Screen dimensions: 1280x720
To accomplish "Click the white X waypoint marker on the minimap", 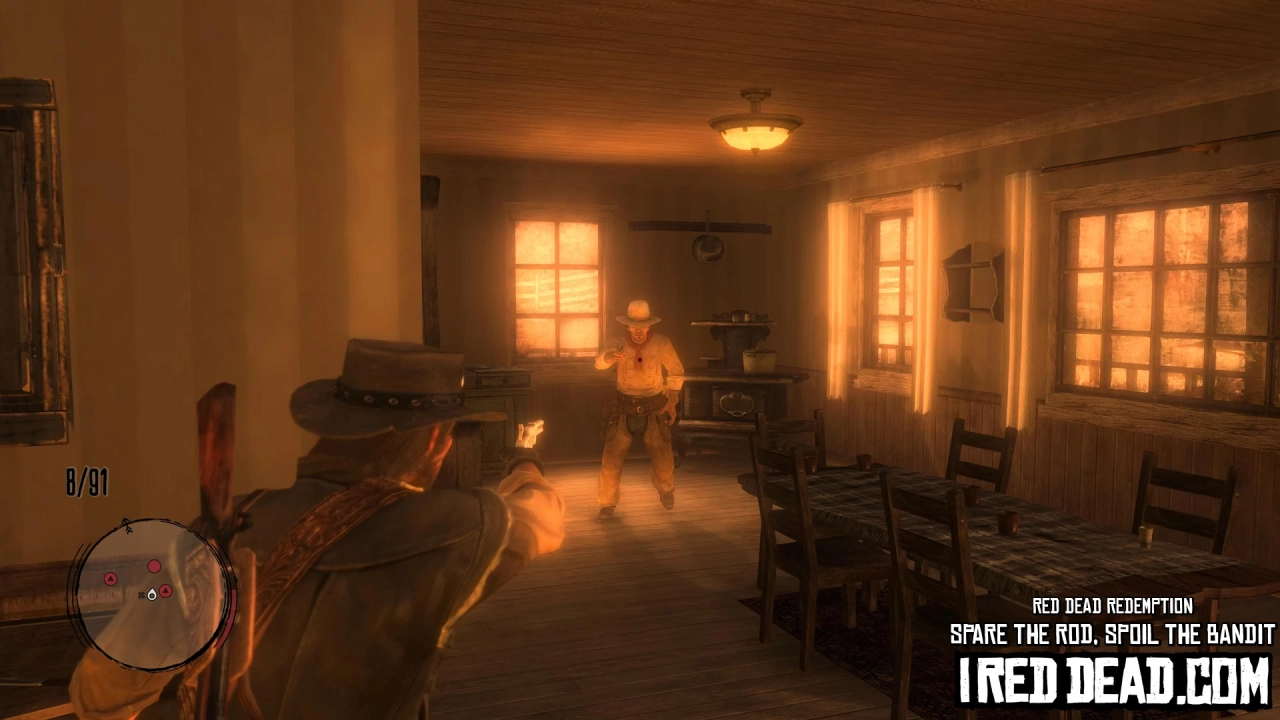I will (x=141, y=595).
